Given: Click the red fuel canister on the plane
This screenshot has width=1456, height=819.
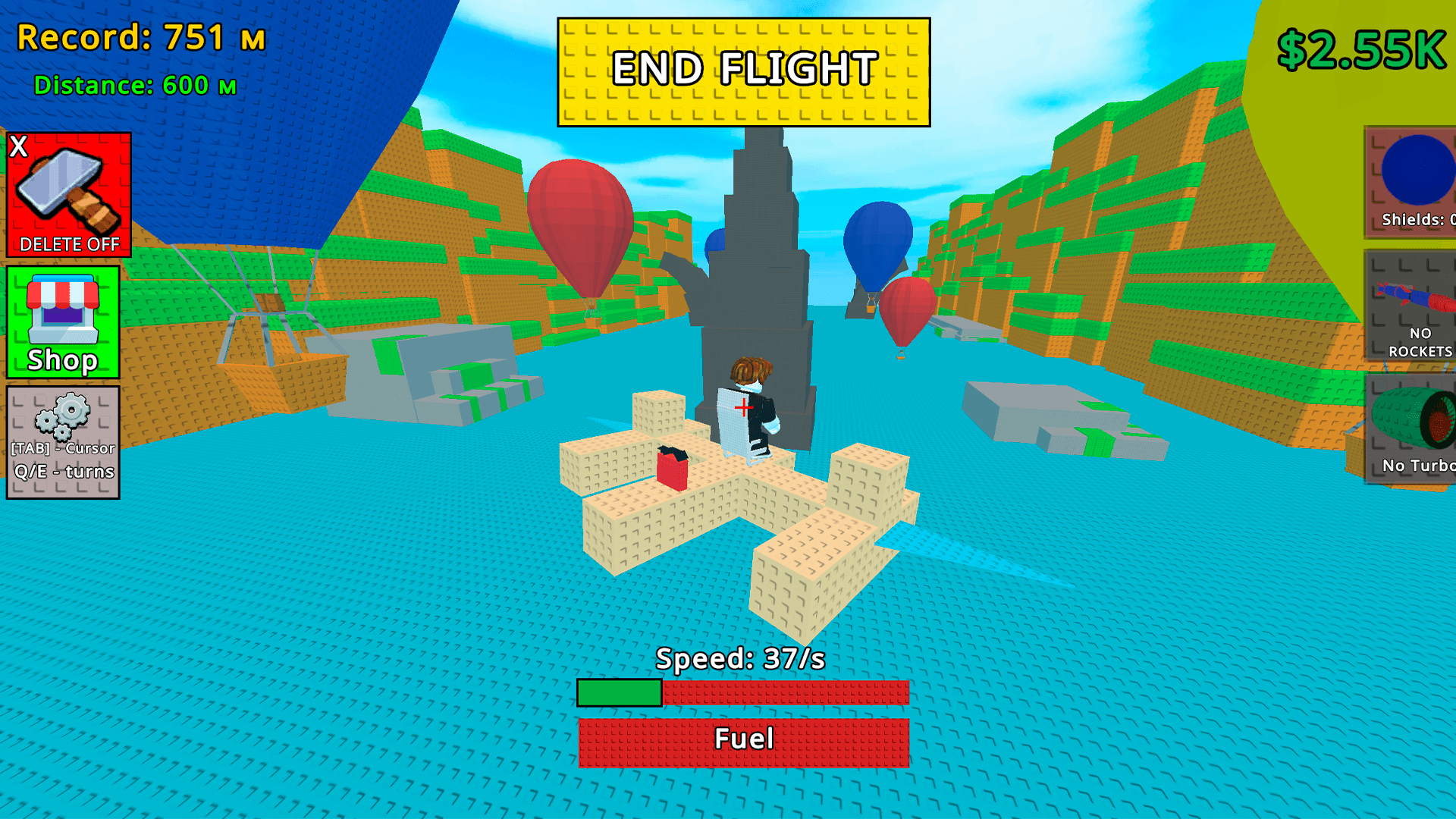Looking at the screenshot, I should pos(673,470).
